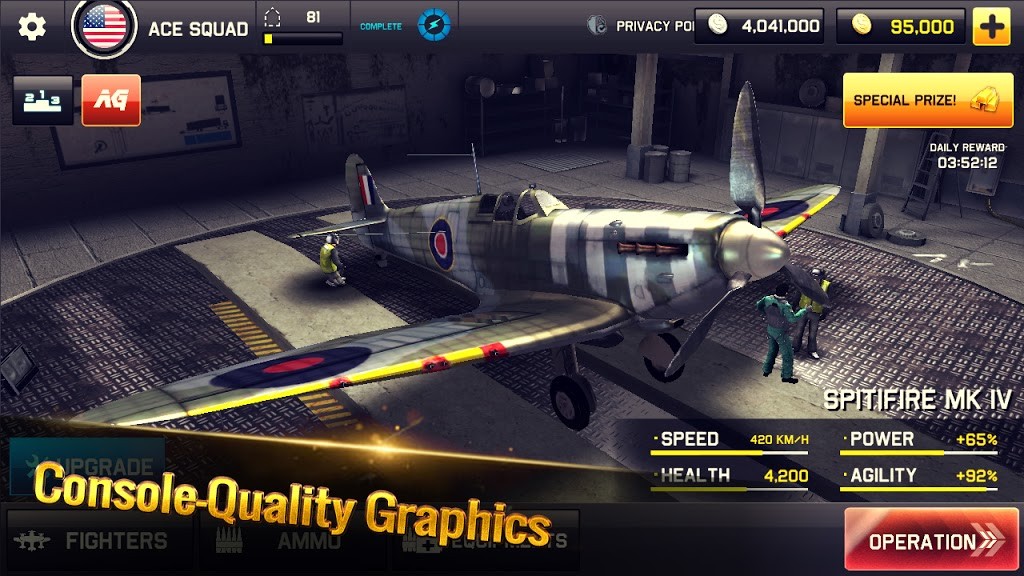Click the red AG button
Screen dimensions: 1024x576
tap(111, 100)
